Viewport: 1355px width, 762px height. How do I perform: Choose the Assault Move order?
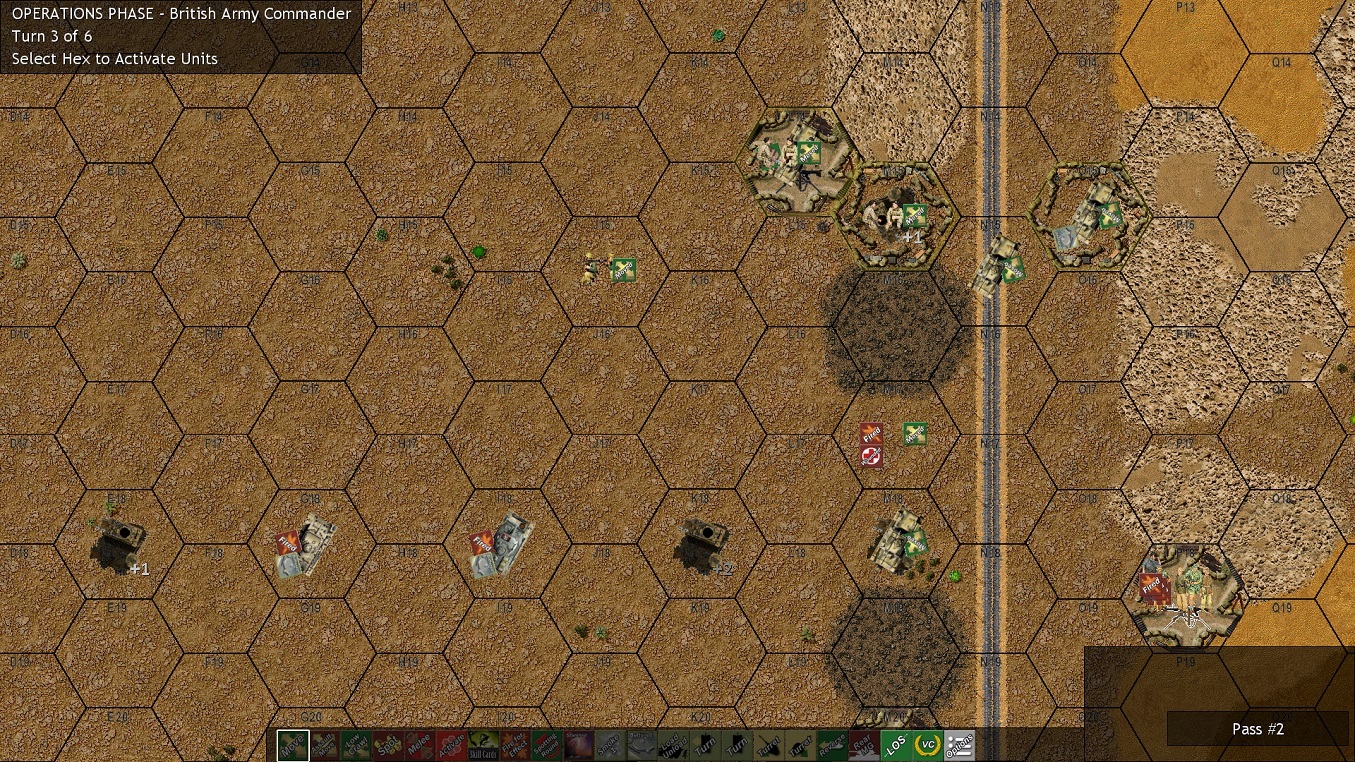coord(325,744)
